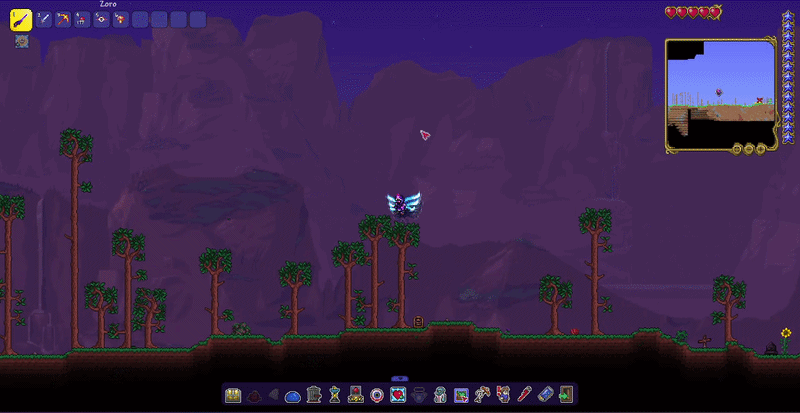Collapse the bottom bar with the arrow tab
The width and height of the screenshot is (800, 413).
399,378
